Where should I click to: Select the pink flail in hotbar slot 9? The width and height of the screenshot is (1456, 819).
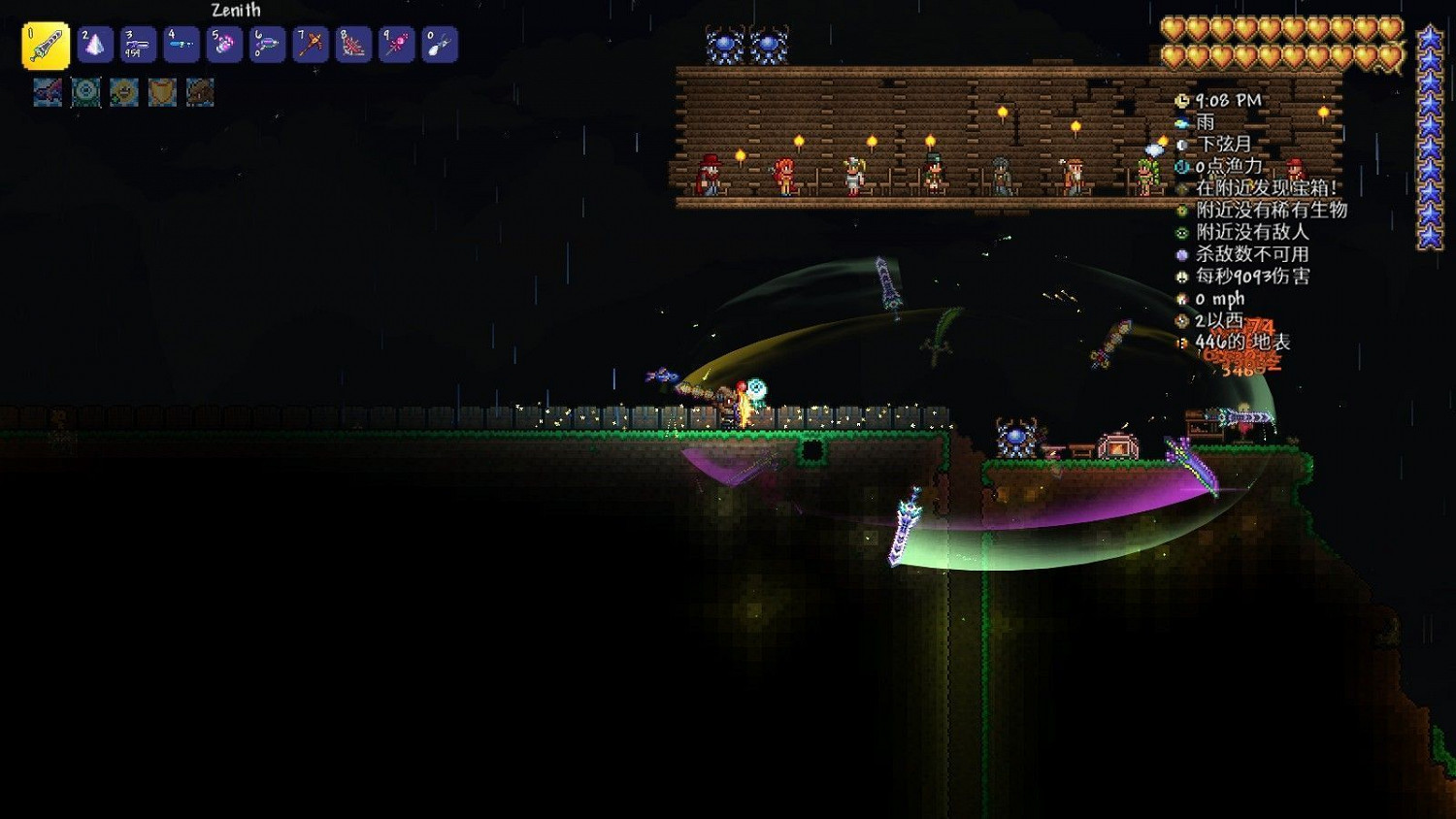pos(396,43)
